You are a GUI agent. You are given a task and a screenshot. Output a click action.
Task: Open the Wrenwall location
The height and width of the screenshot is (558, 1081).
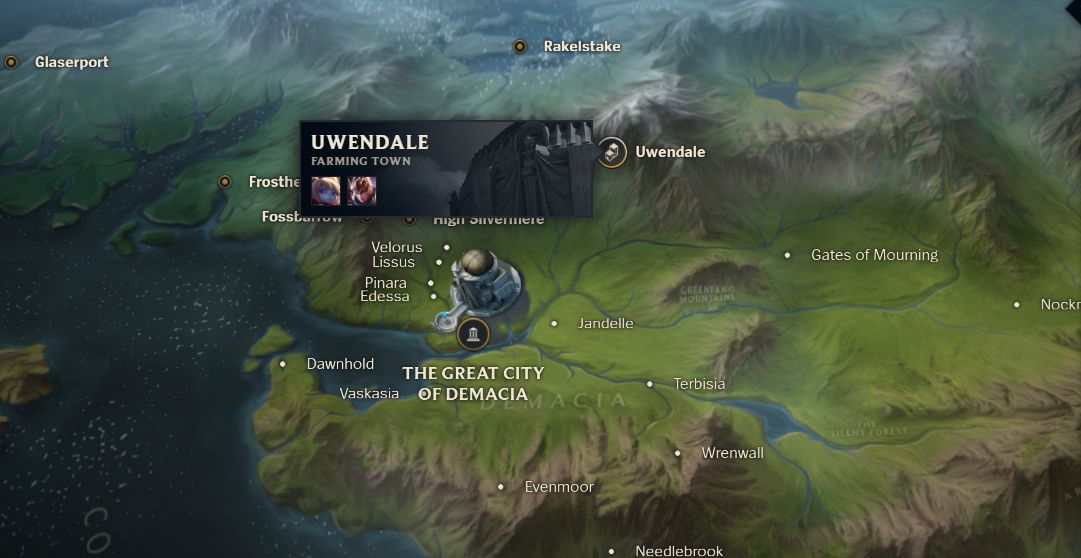pyautogui.click(x=678, y=453)
